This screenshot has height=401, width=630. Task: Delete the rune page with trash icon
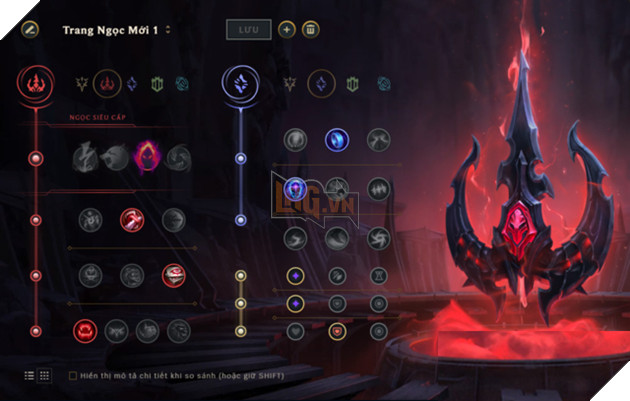tap(311, 30)
